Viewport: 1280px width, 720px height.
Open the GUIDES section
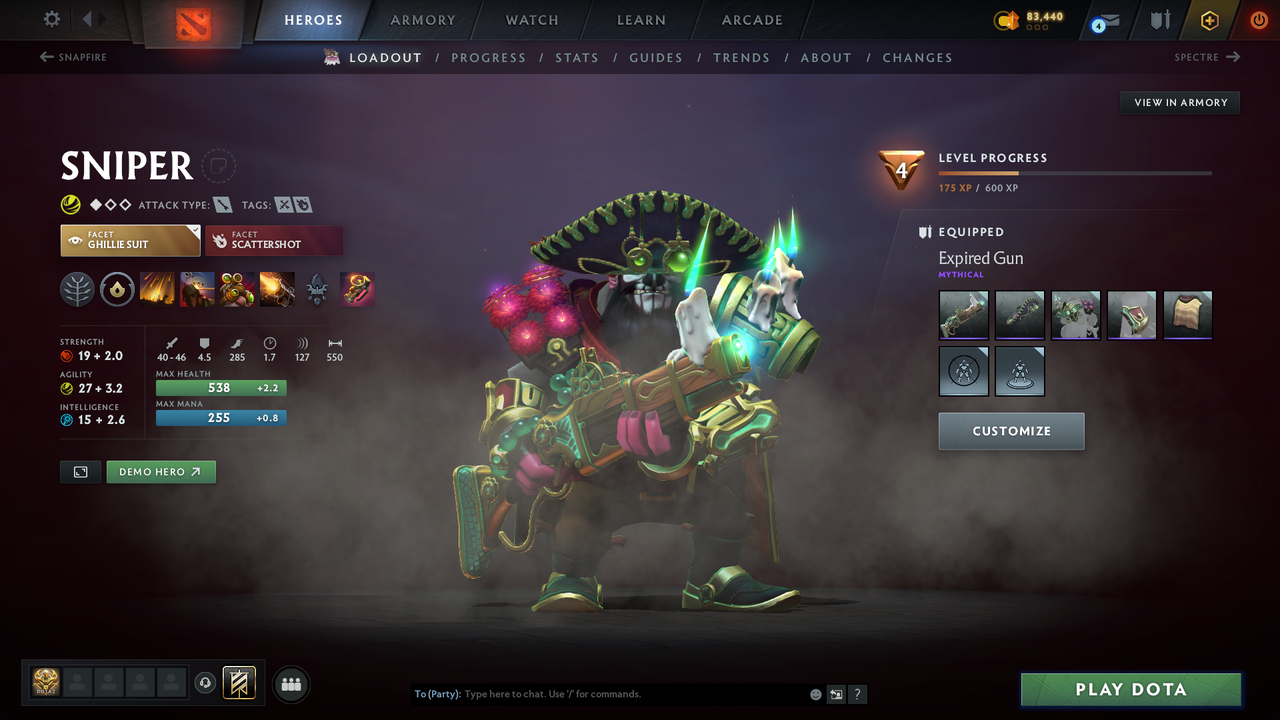coord(656,57)
